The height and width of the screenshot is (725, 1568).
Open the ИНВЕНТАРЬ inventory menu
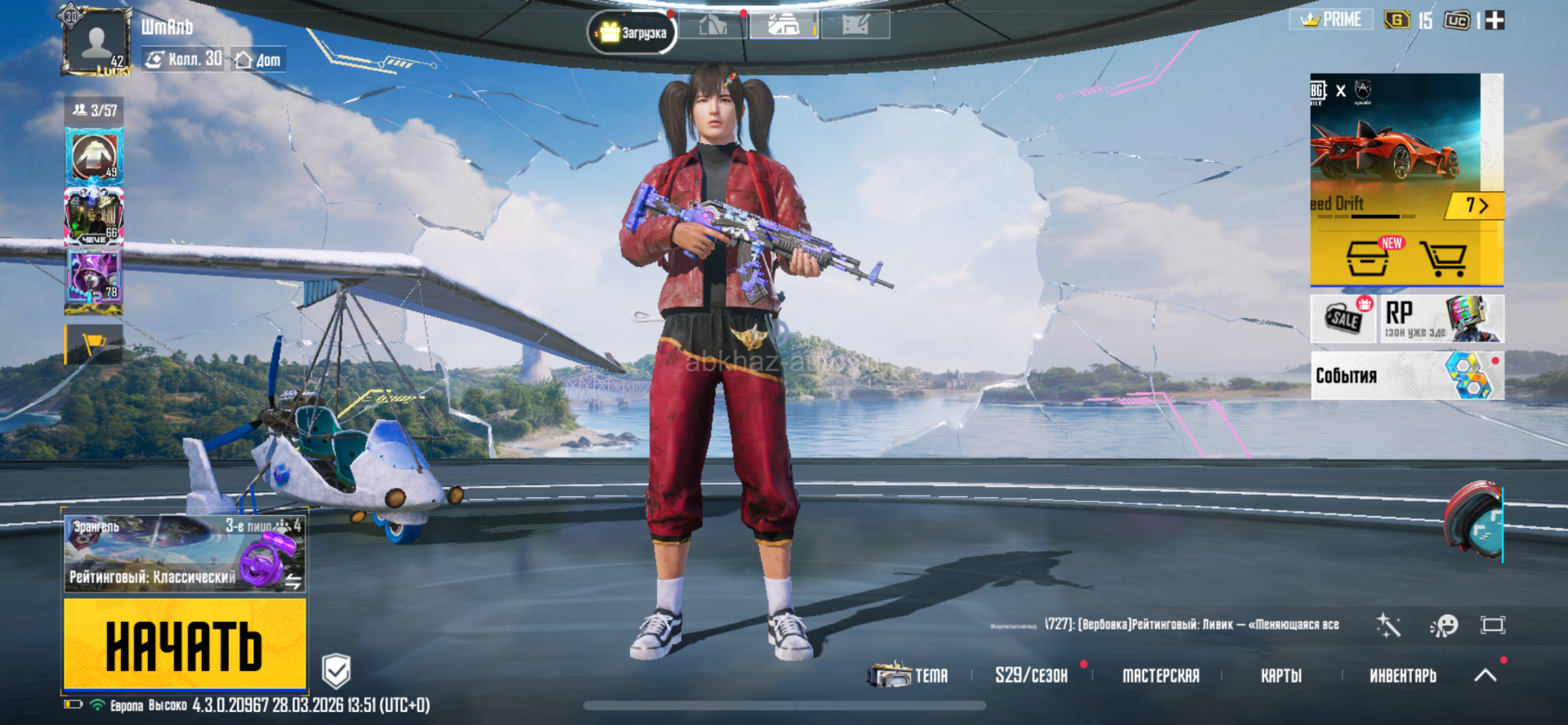tap(1402, 675)
